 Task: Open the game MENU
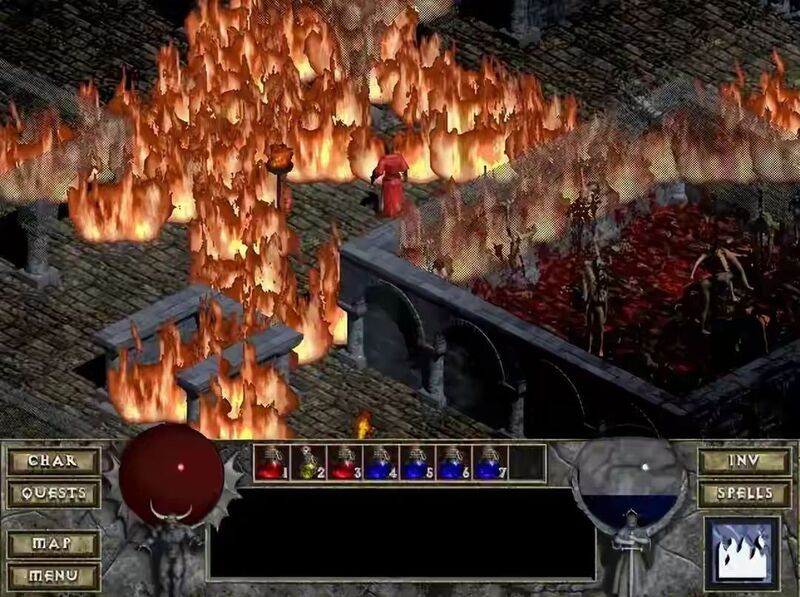(54, 576)
